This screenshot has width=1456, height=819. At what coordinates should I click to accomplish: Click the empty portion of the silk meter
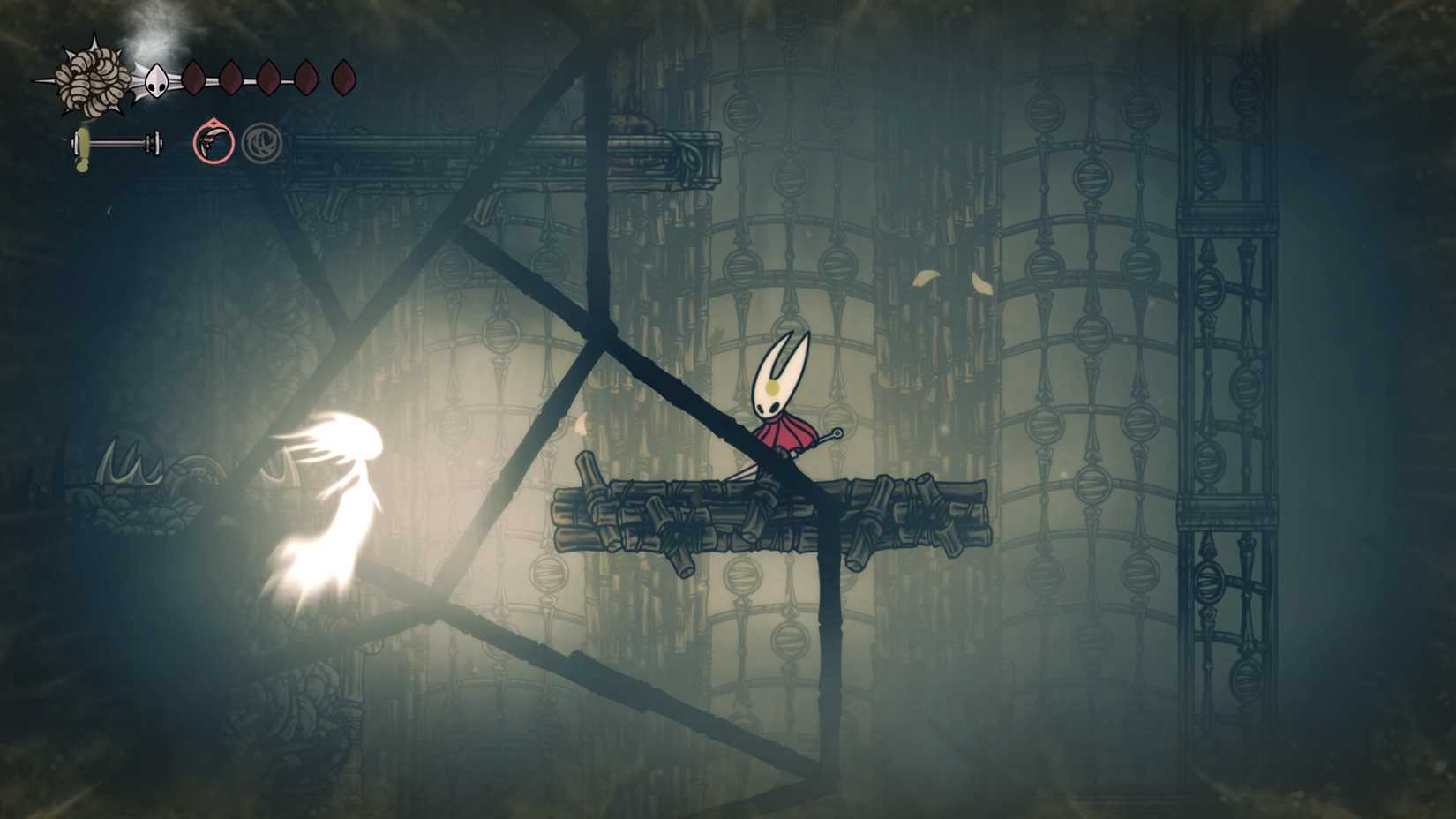click(120, 143)
